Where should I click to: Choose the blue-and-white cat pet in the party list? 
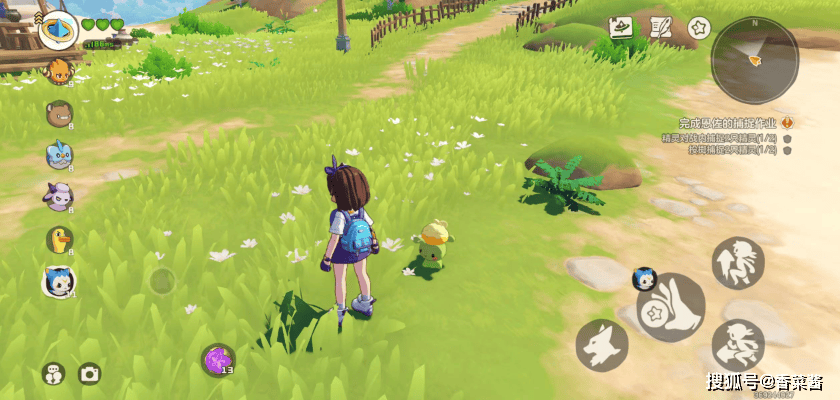pos(58,281)
